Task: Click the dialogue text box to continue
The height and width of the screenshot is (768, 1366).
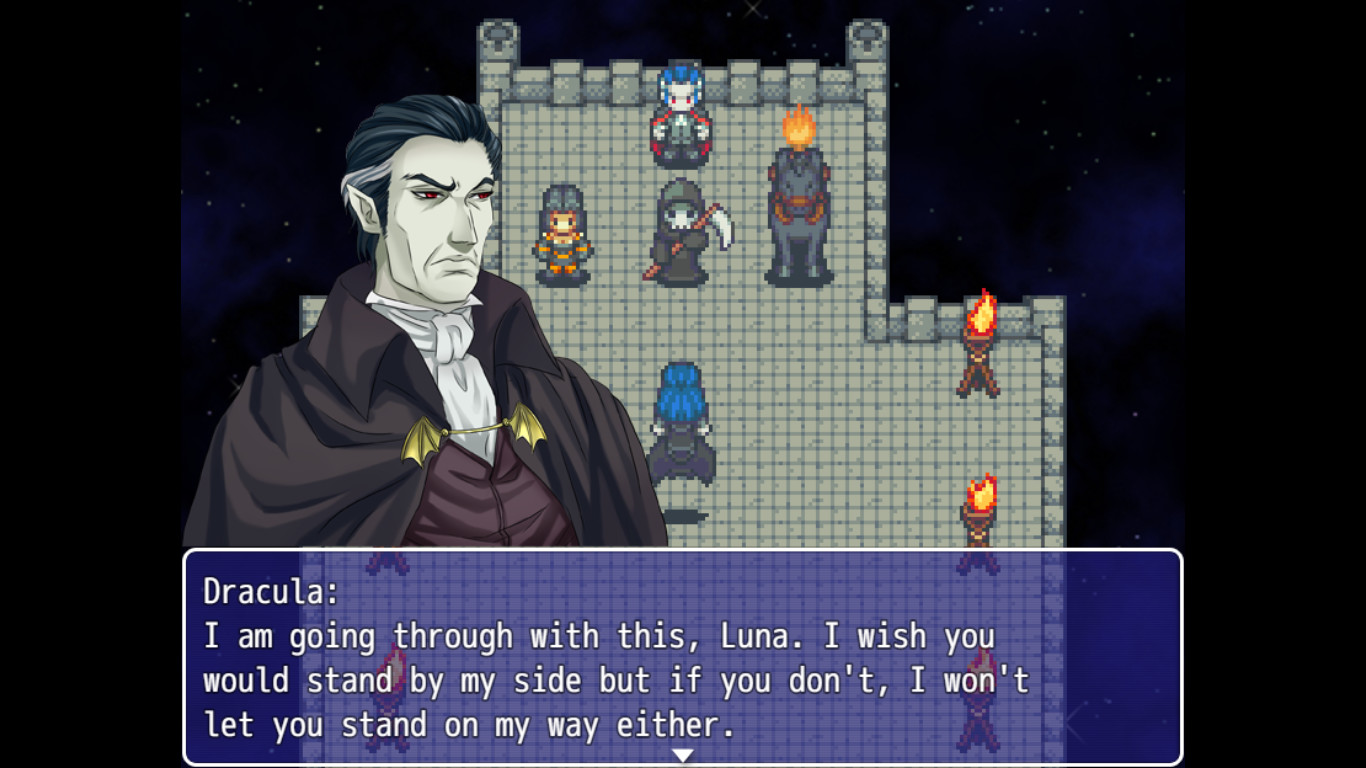Action: 683,660
